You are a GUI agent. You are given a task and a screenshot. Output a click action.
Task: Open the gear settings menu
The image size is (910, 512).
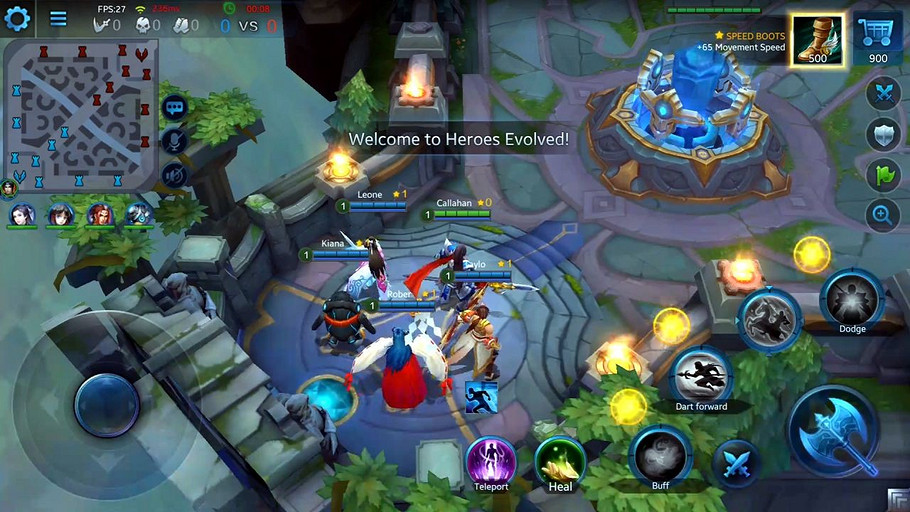pyautogui.click(x=18, y=18)
